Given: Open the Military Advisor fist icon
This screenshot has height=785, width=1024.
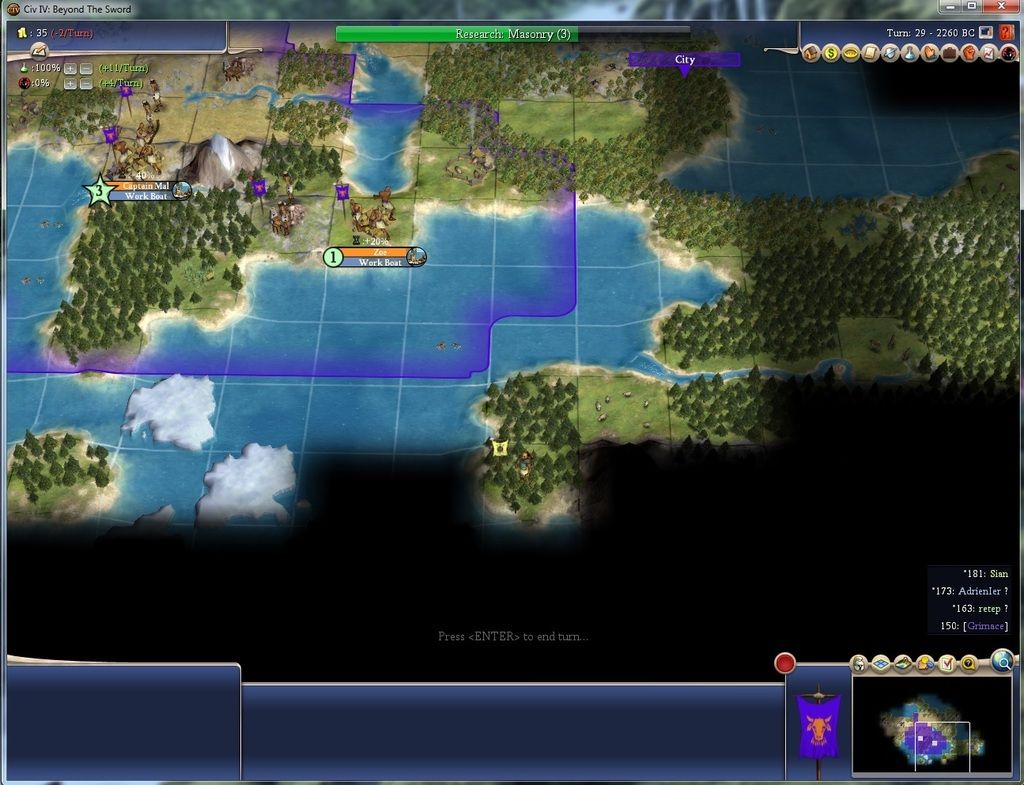Looking at the screenshot, I should tap(968, 53).
